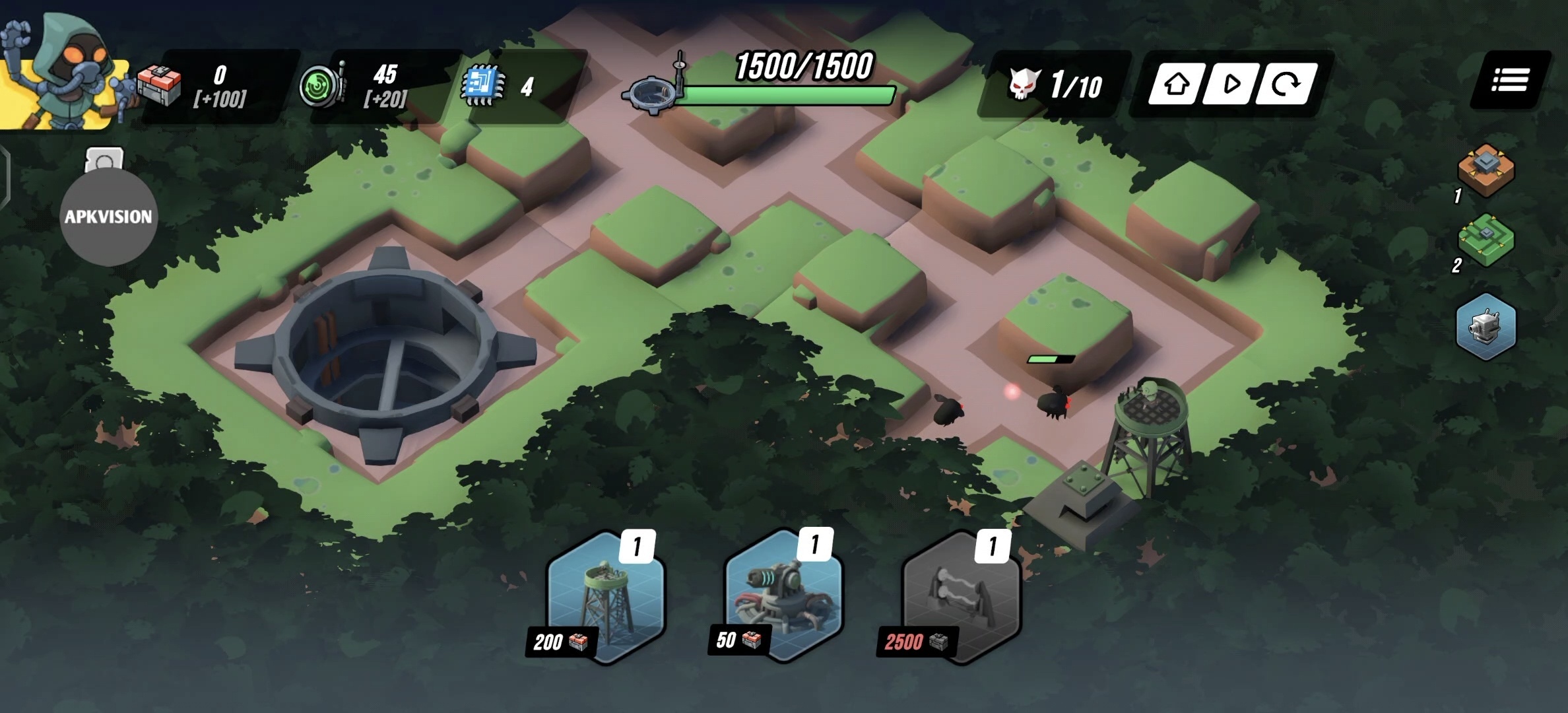
Task: Start the wave with the play button
Action: pyautogui.click(x=1231, y=84)
